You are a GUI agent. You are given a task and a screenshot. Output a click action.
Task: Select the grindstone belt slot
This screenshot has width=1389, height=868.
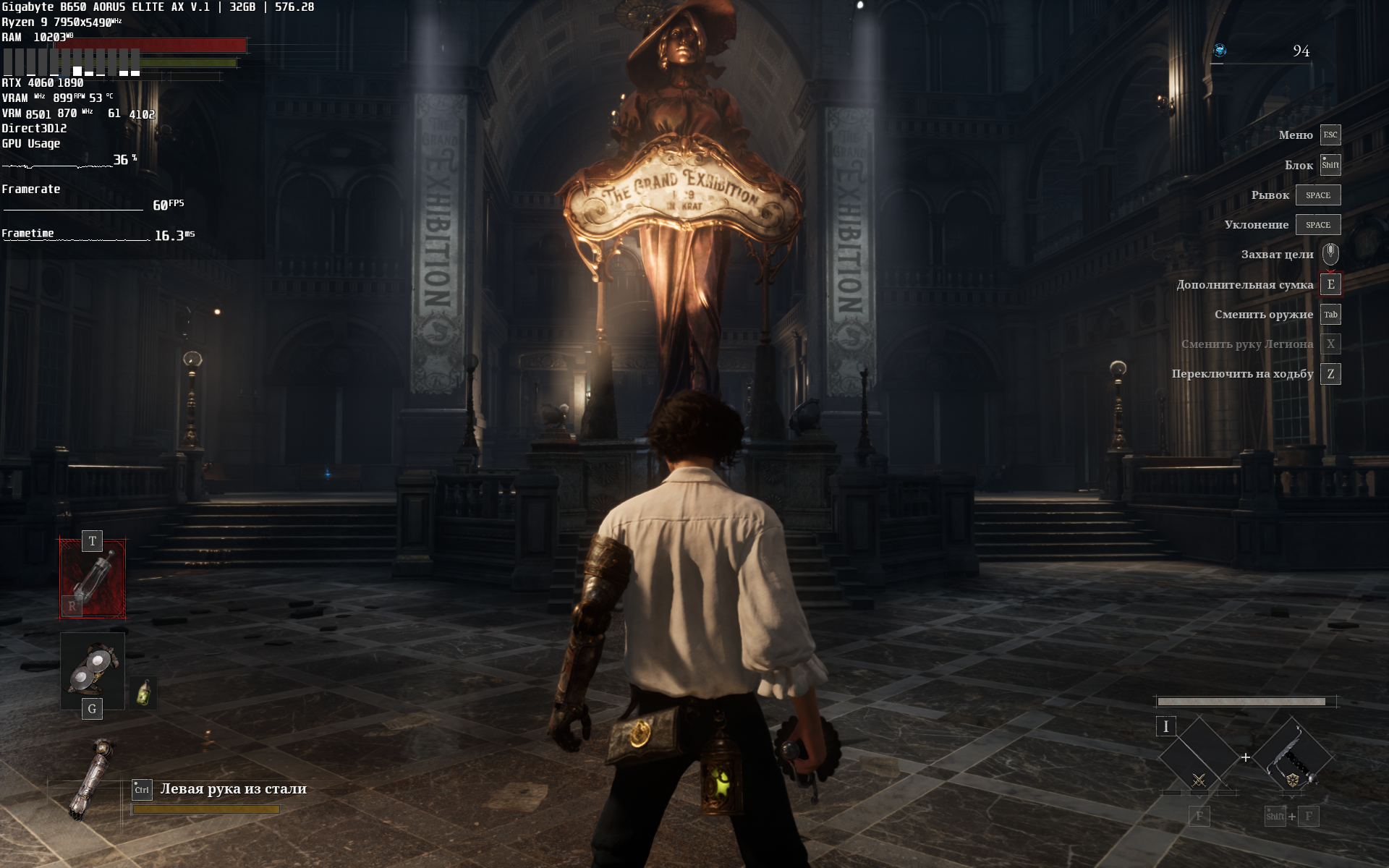[93, 669]
